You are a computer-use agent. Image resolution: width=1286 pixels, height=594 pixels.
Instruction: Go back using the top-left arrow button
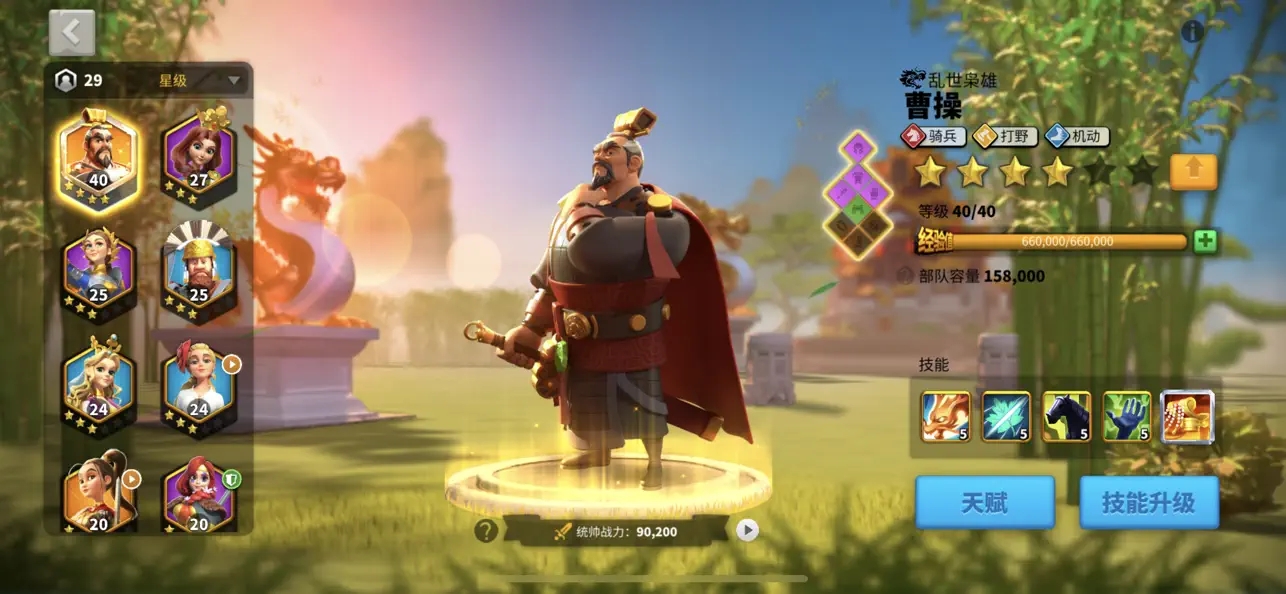(72, 34)
